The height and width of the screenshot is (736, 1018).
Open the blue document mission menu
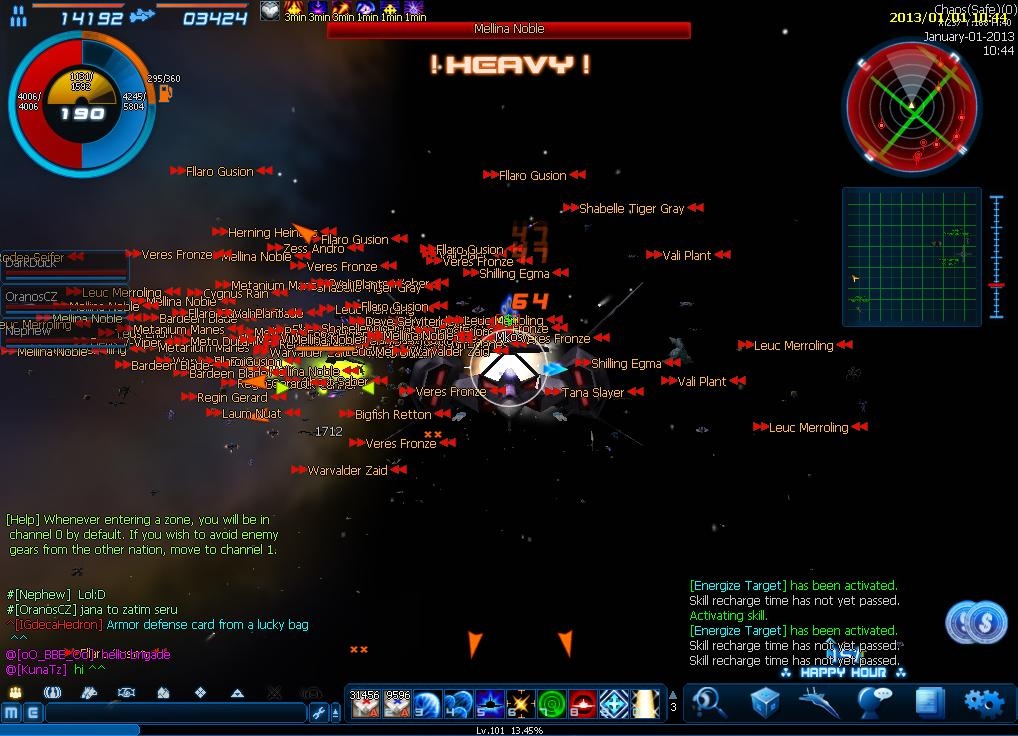[x=928, y=702]
